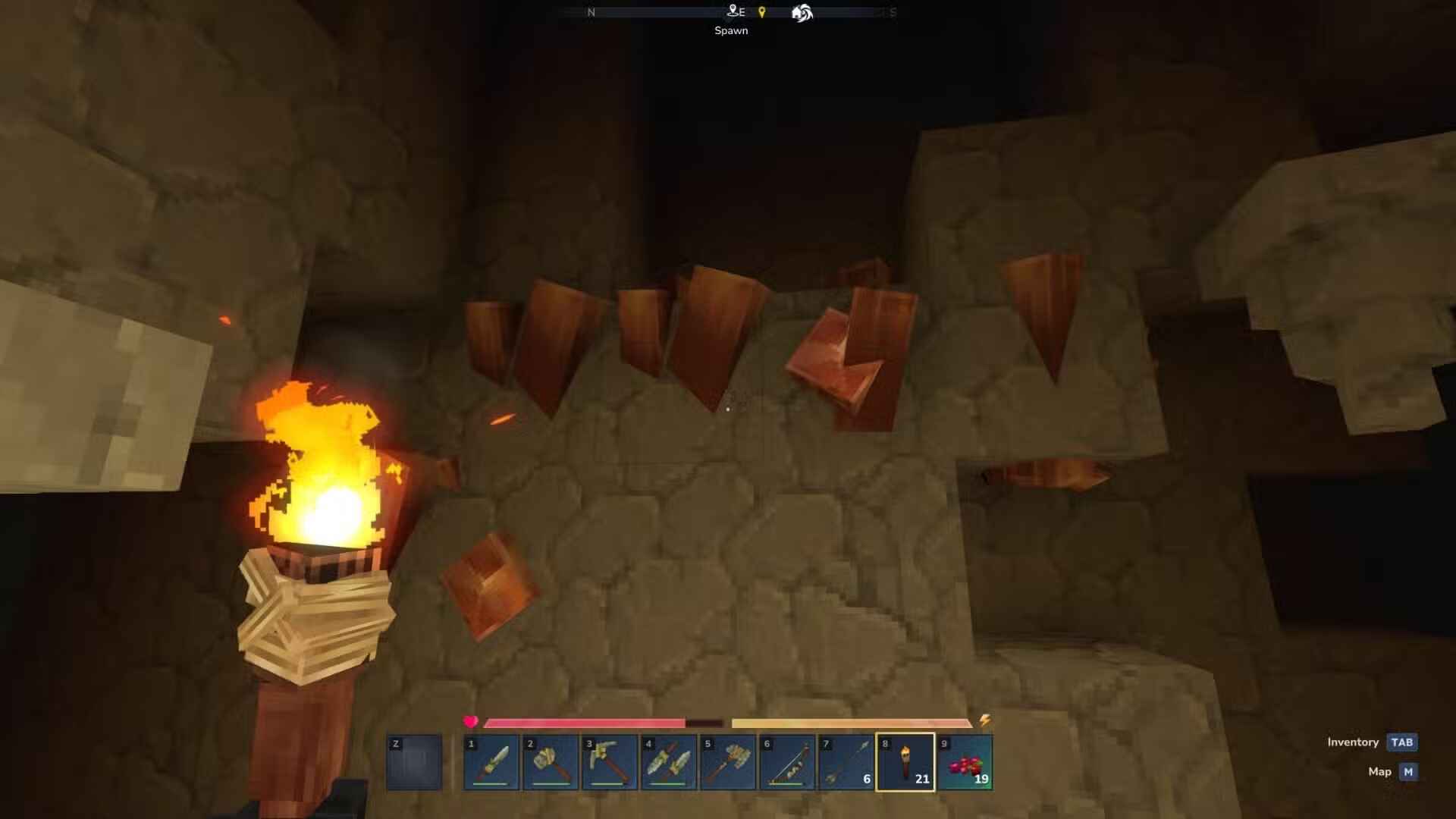
Task: Select the bow in hotbar slot 6
Action: [786, 762]
